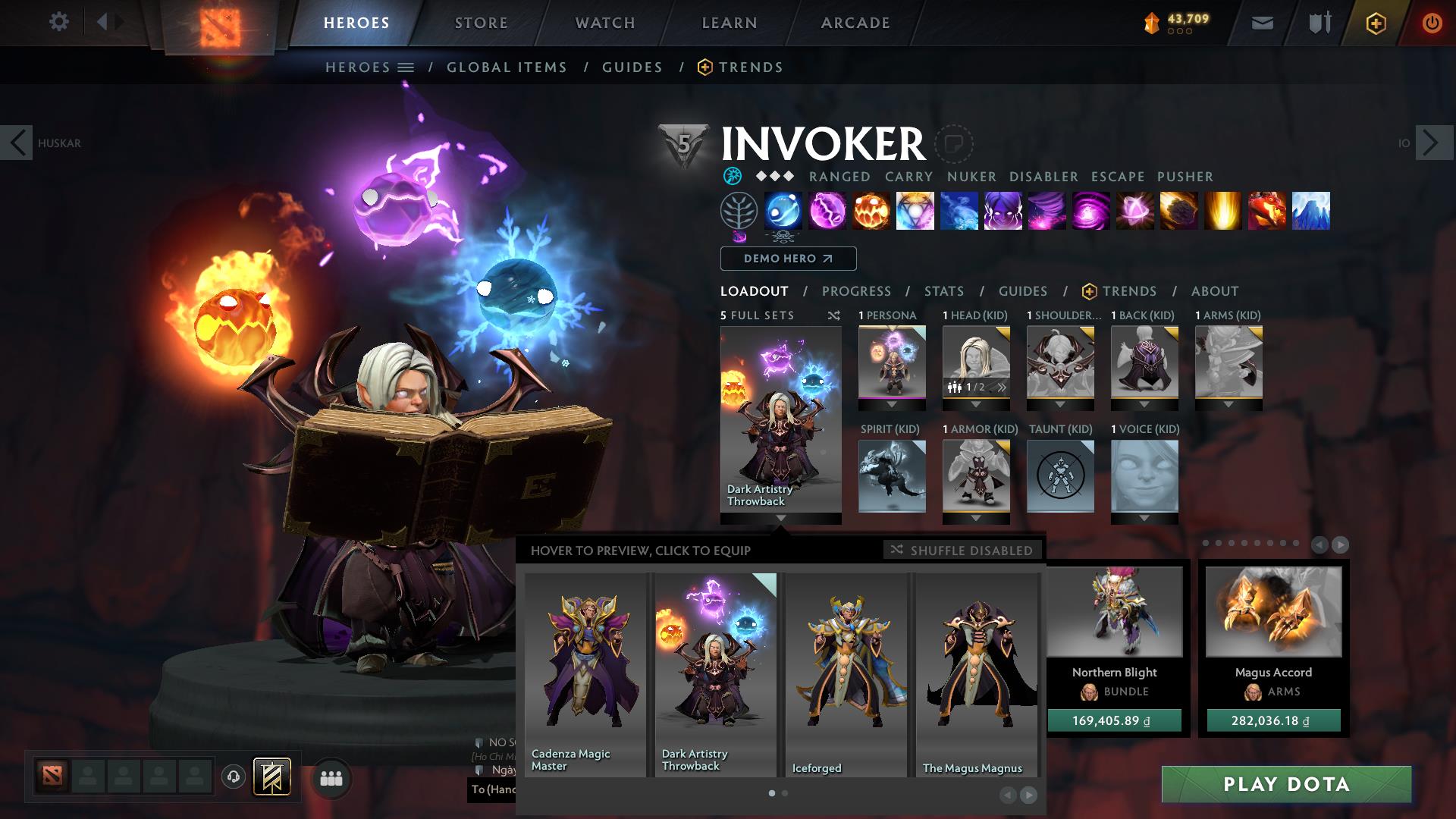The height and width of the screenshot is (819, 1456).
Task: Switch to the Watch section
Action: tap(604, 23)
